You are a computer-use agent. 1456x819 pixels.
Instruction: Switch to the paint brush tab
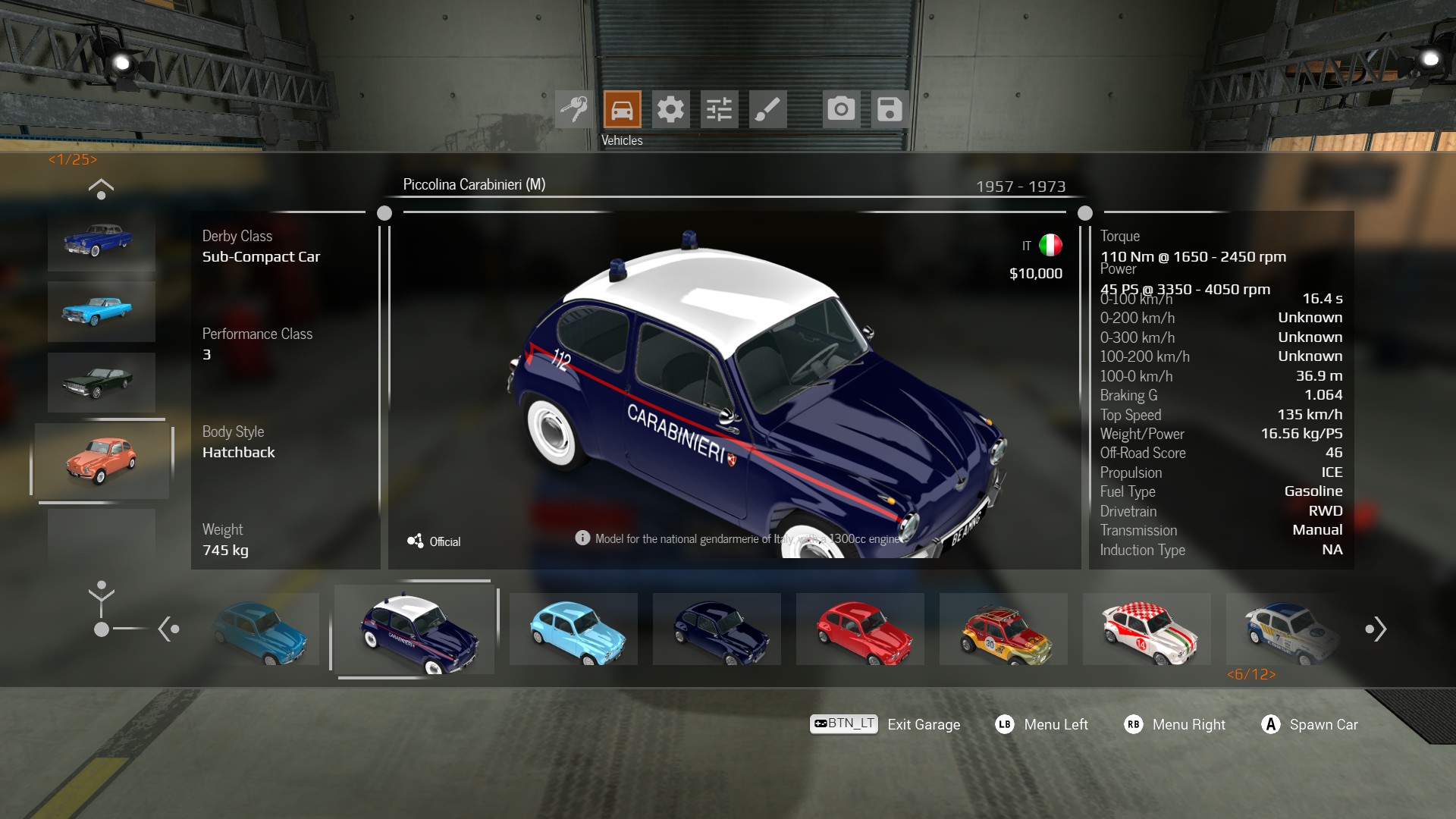(767, 109)
